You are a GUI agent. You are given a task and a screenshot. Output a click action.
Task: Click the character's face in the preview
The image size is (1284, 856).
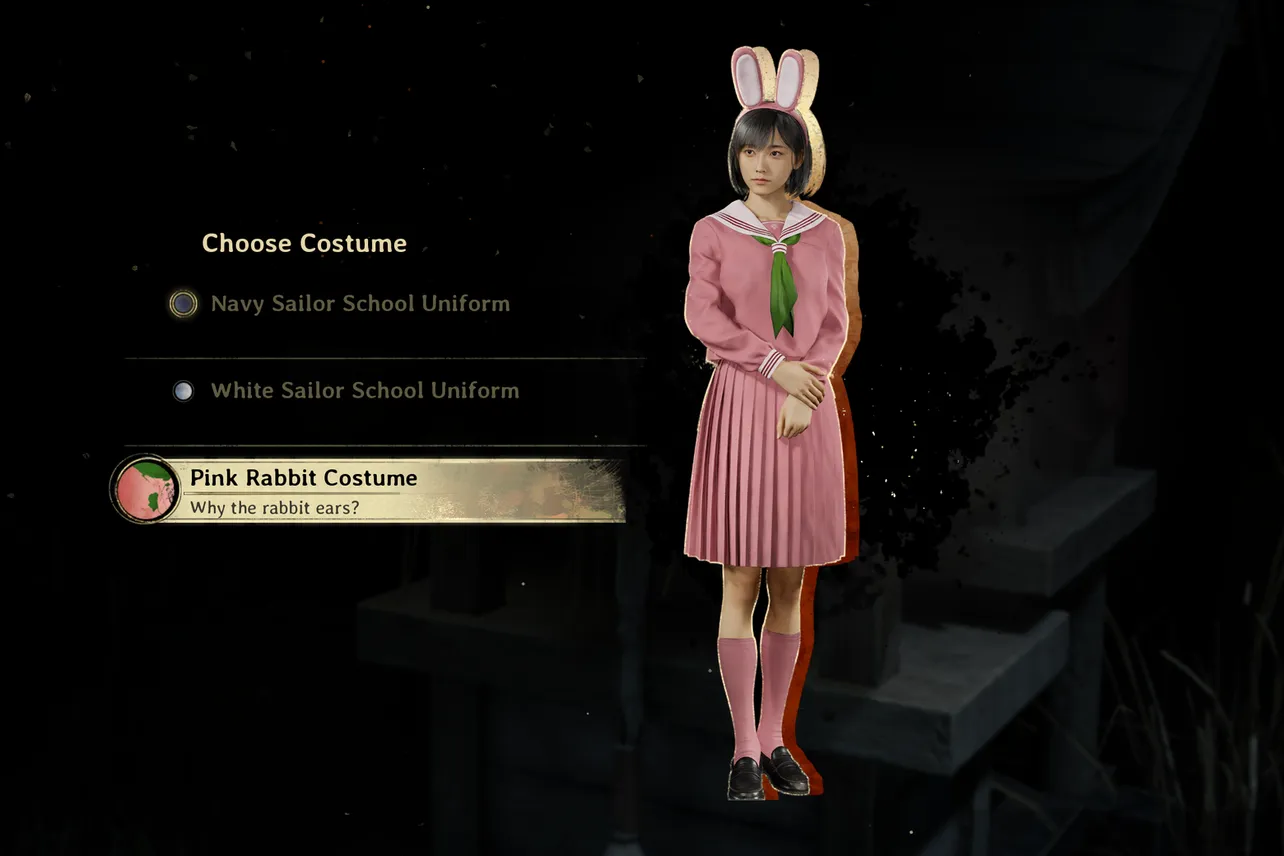[x=765, y=155]
